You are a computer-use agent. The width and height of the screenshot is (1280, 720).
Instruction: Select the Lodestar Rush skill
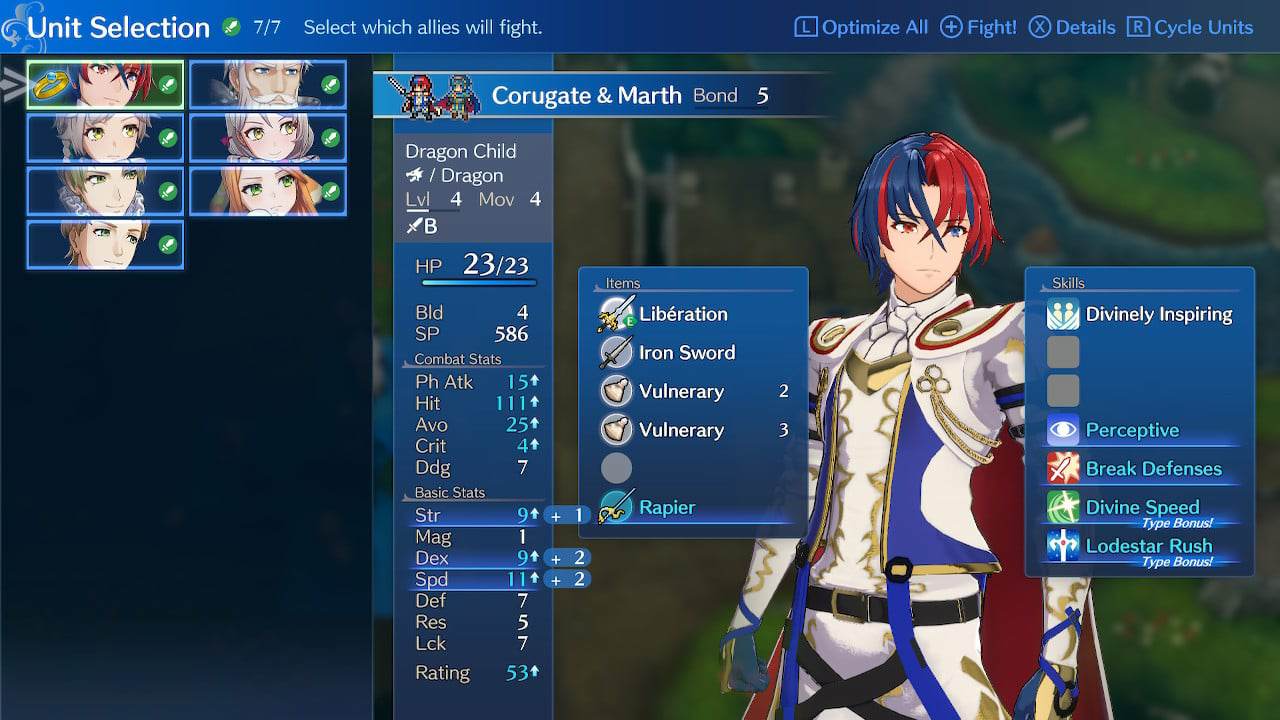point(1148,546)
